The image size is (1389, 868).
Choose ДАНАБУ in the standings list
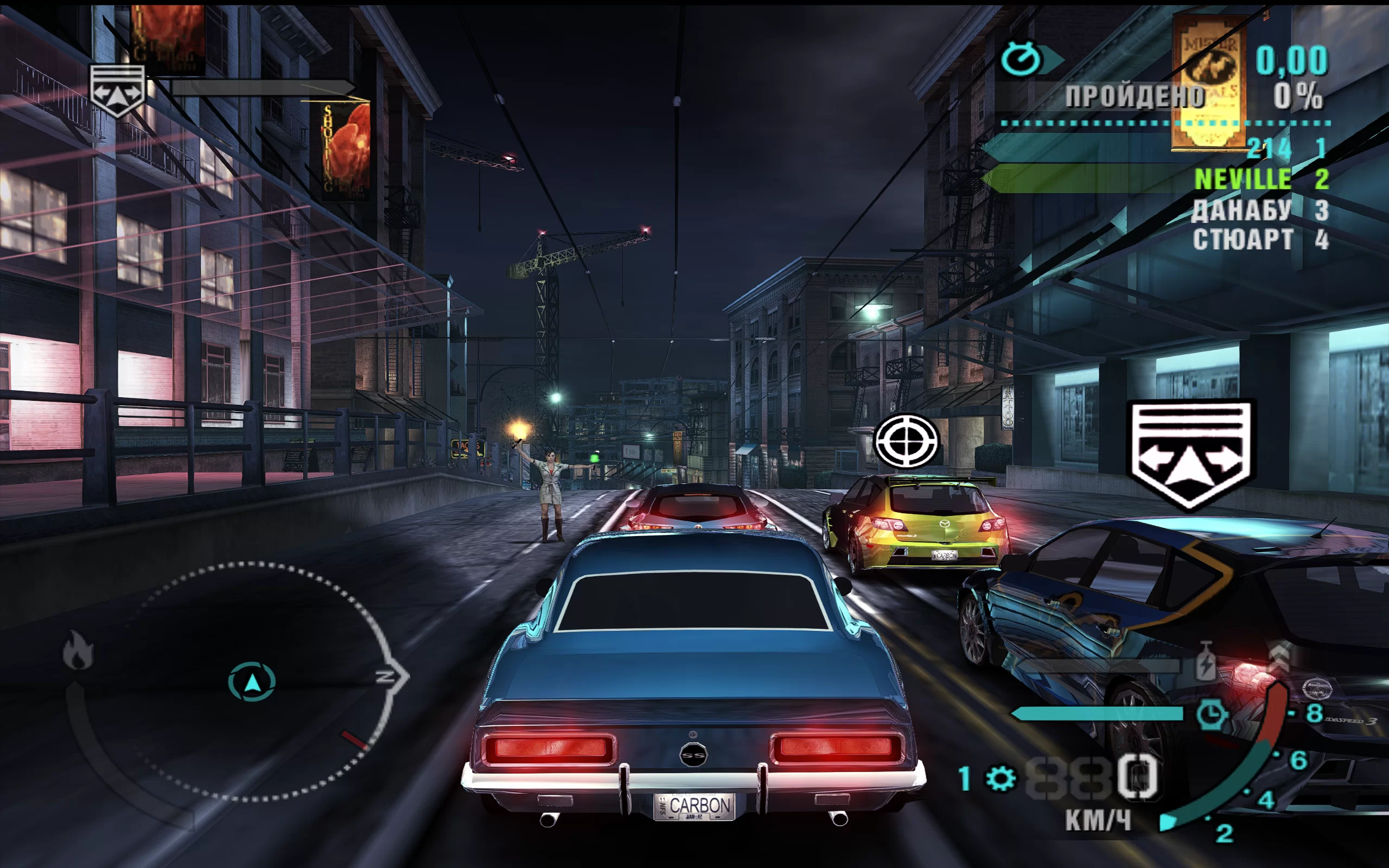click(1241, 210)
